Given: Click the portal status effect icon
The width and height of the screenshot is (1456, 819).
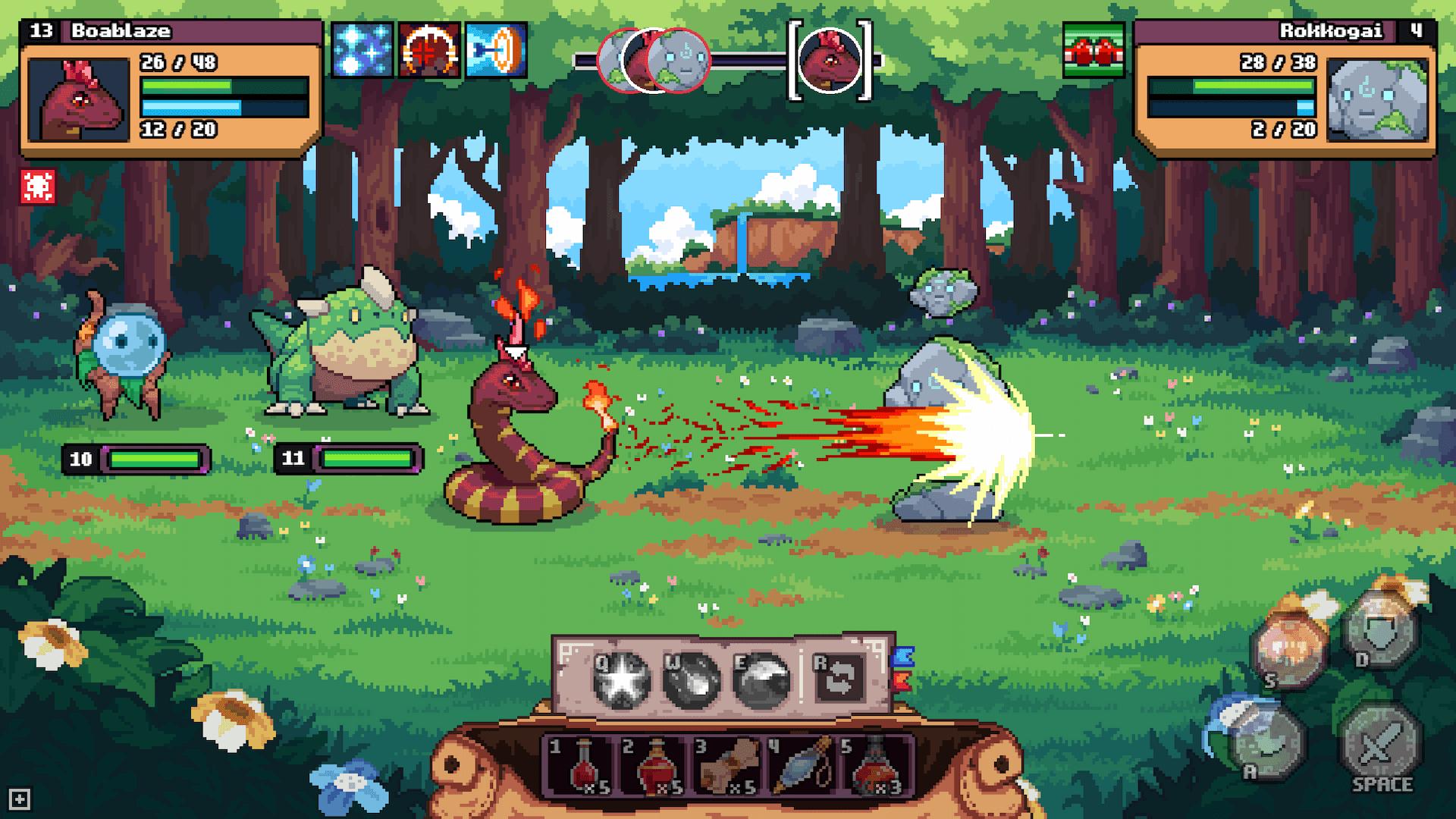Looking at the screenshot, I should pyautogui.click(x=497, y=49).
